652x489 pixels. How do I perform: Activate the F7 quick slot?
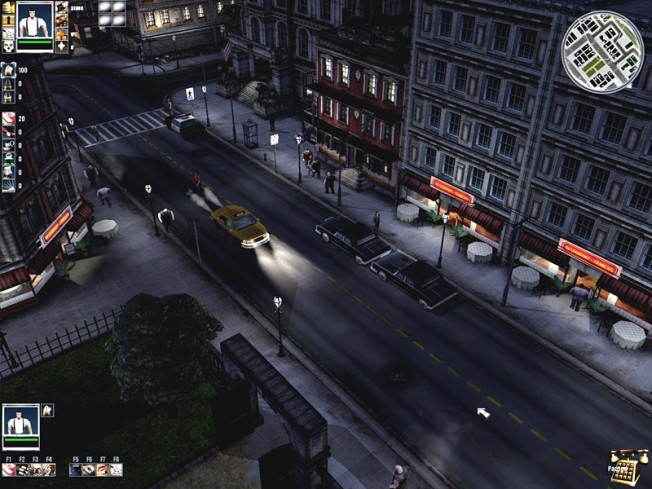click(x=102, y=469)
